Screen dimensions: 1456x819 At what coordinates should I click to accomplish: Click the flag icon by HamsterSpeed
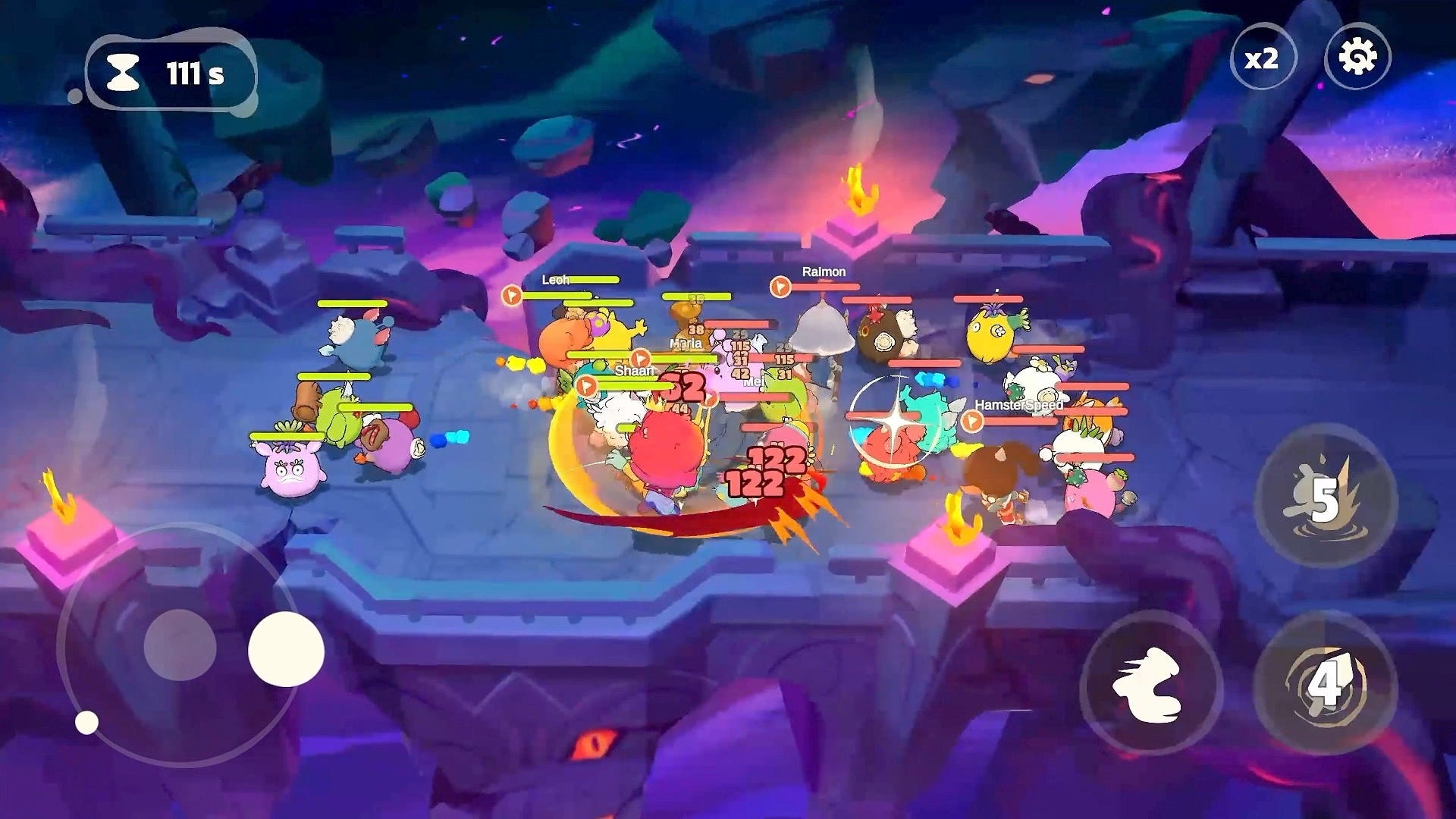[x=971, y=422]
